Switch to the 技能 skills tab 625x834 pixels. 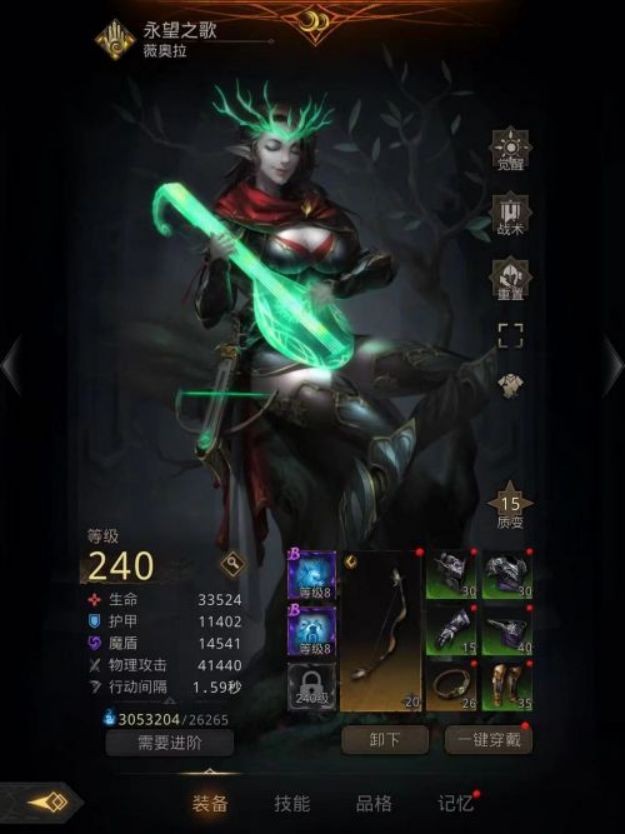tap(292, 803)
